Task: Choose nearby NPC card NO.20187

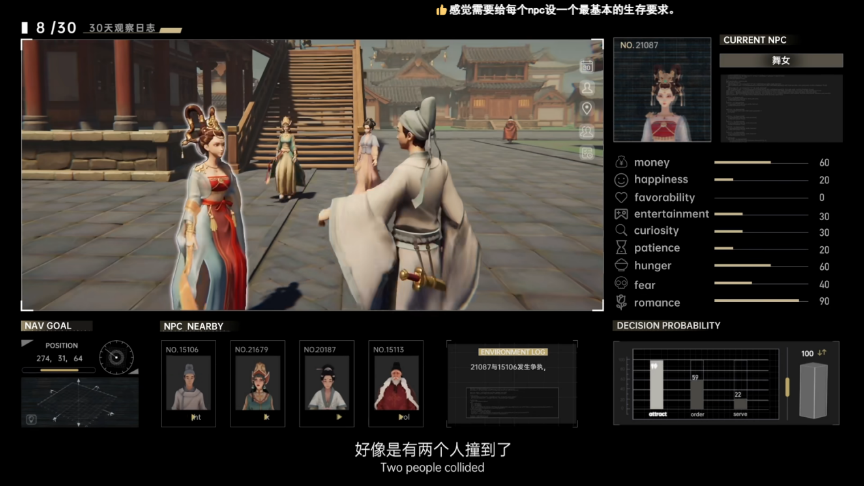Action: pyautogui.click(x=326, y=383)
